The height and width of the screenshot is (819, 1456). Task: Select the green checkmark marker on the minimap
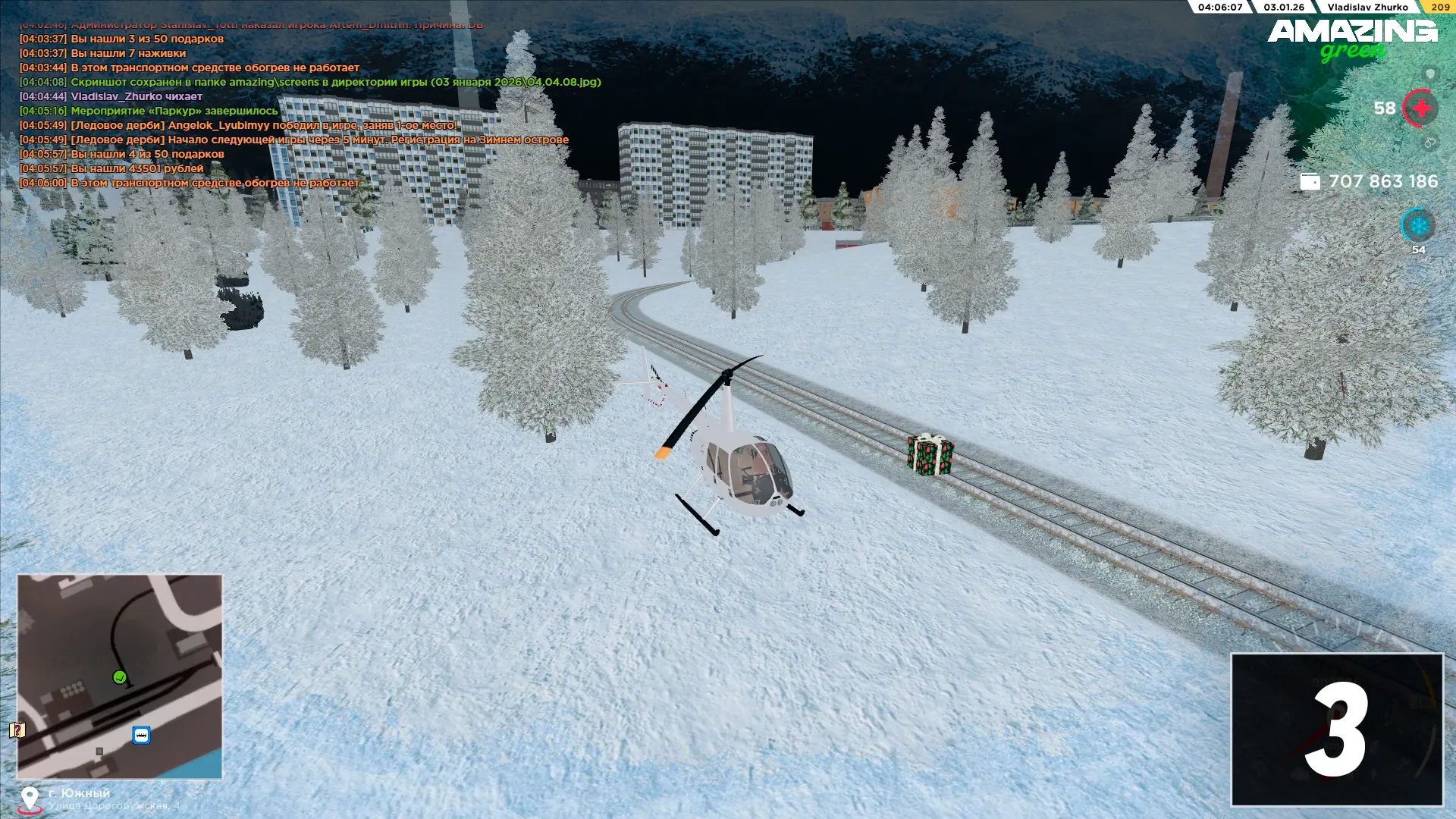(x=120, y=677)
